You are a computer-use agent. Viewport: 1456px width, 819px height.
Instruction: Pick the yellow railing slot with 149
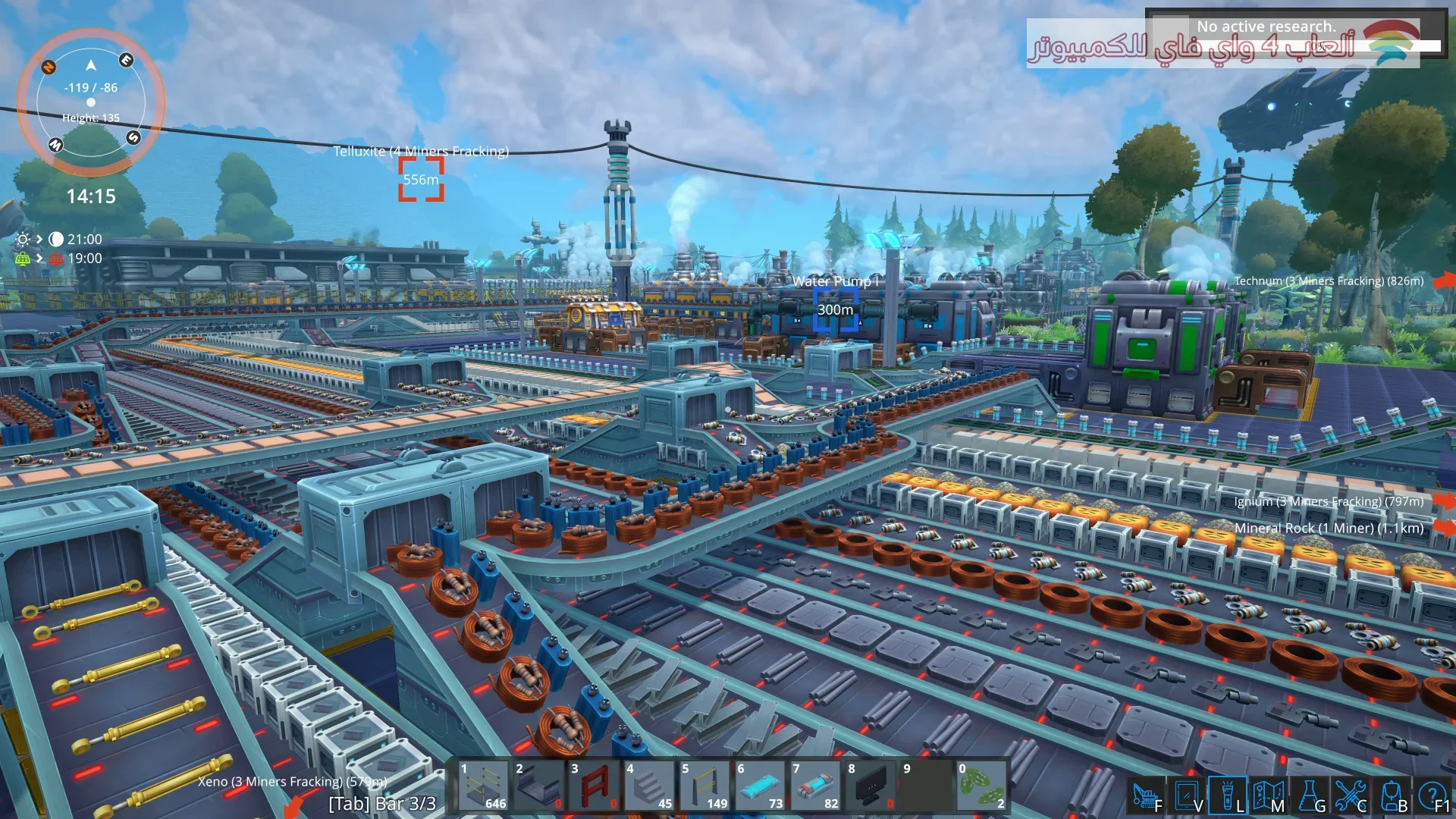pos(704,786)
